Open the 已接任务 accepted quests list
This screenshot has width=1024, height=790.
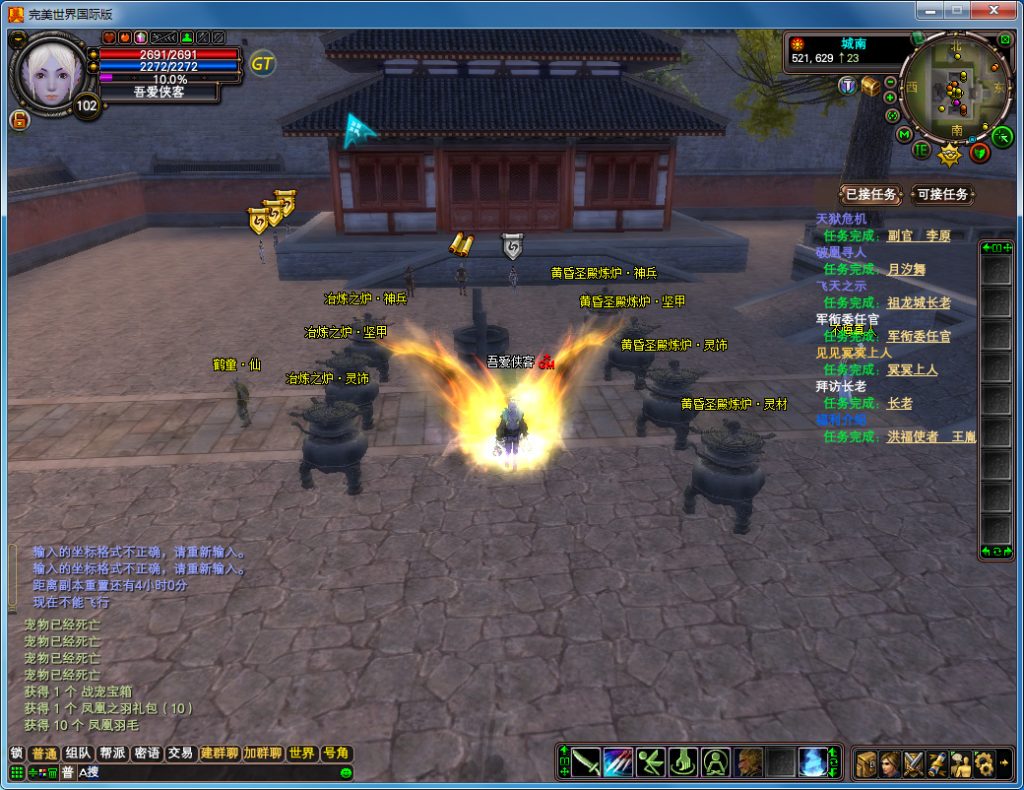click(871, 194)
